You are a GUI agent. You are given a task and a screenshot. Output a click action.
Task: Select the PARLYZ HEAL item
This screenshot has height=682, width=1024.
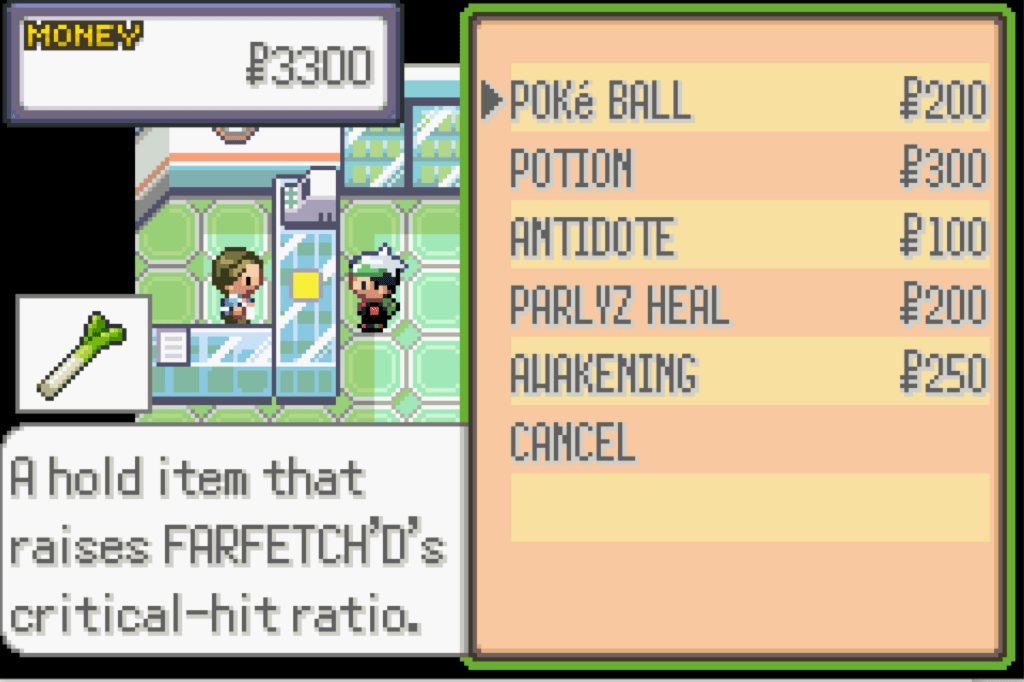(619, 305)
